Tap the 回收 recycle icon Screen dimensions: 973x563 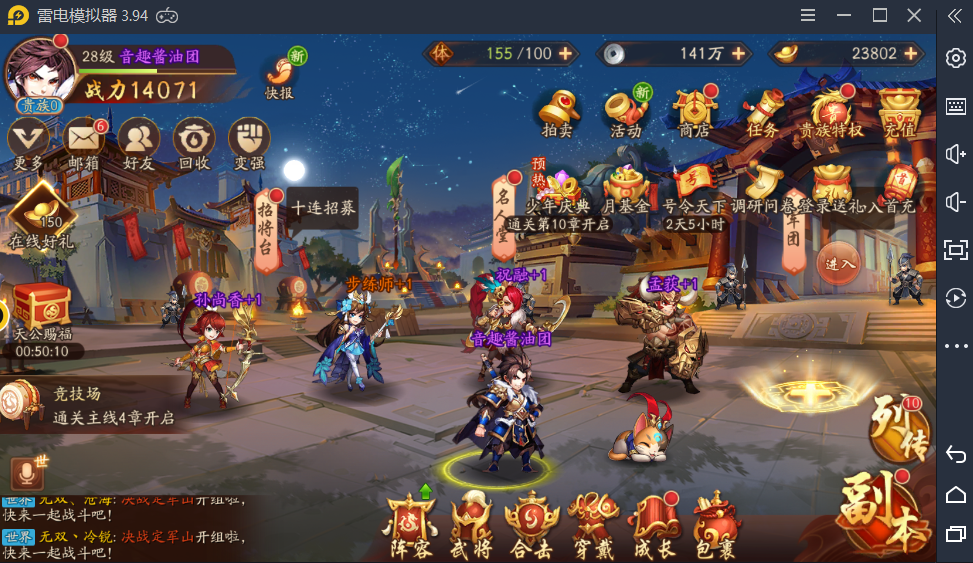click(194, 139)
